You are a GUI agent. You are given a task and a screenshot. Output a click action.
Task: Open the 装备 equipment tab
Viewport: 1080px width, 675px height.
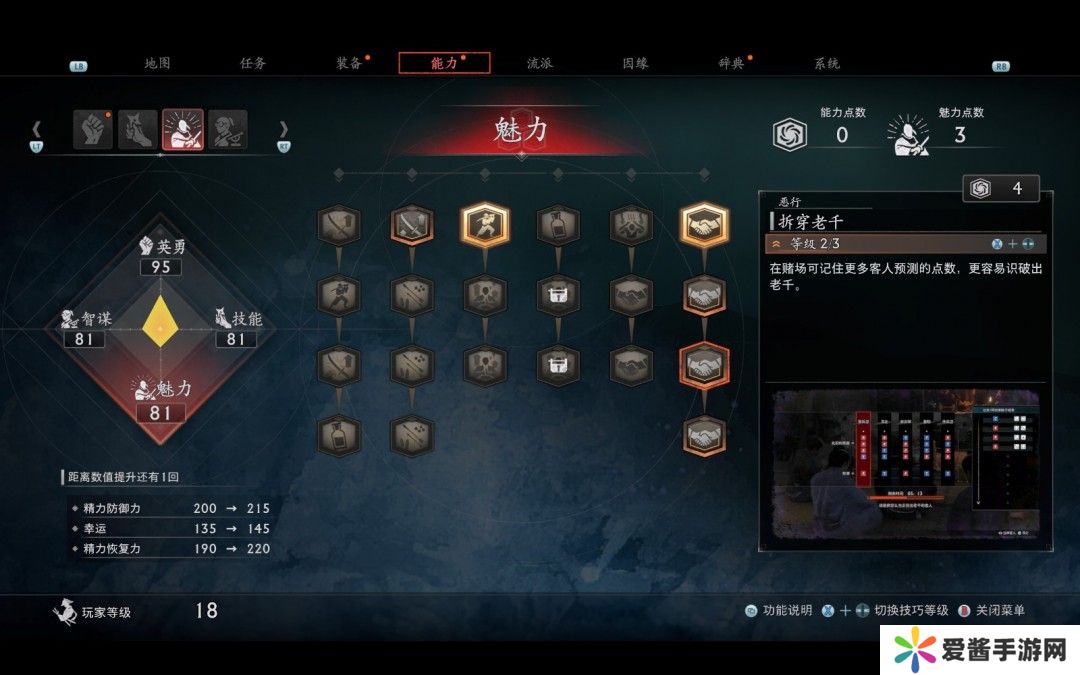[349, 63]
